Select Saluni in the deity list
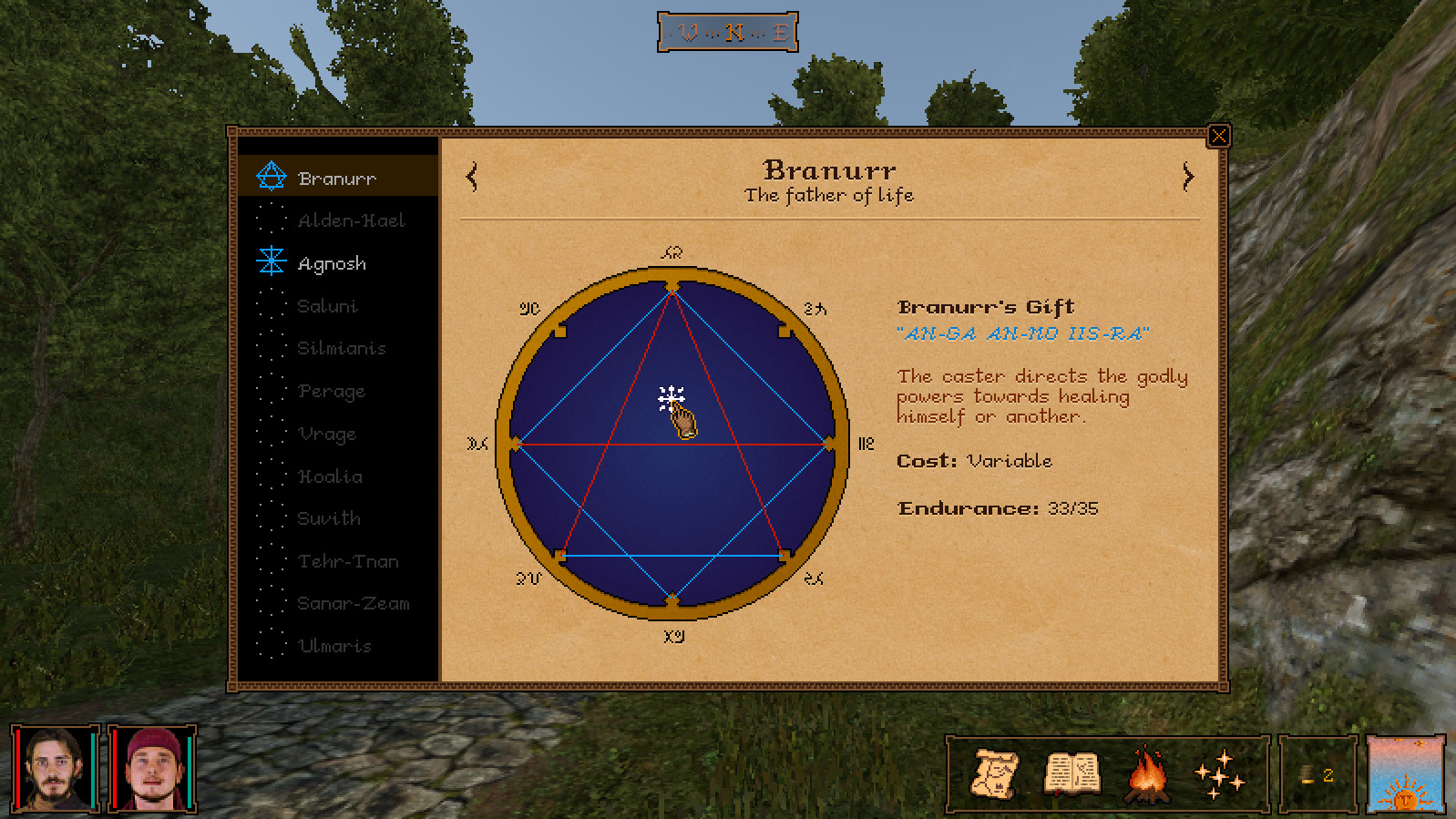 coord(330,306)
